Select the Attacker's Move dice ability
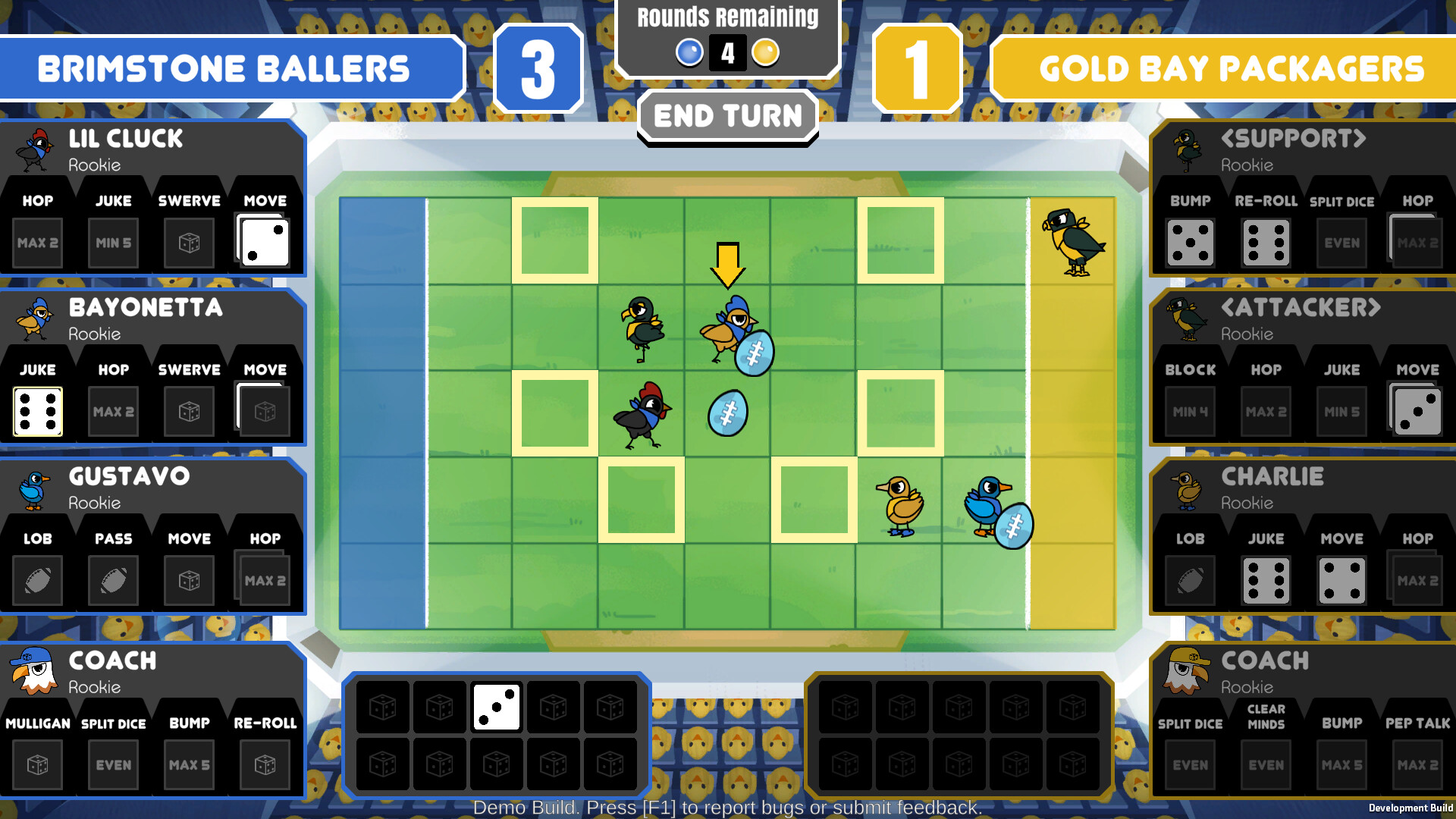1456x819 pixels. click(1417, 411)
